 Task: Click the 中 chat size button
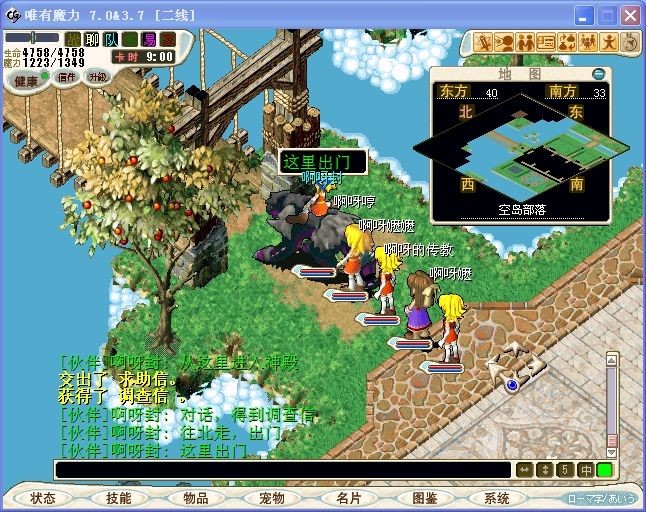[x=585, y=470]
